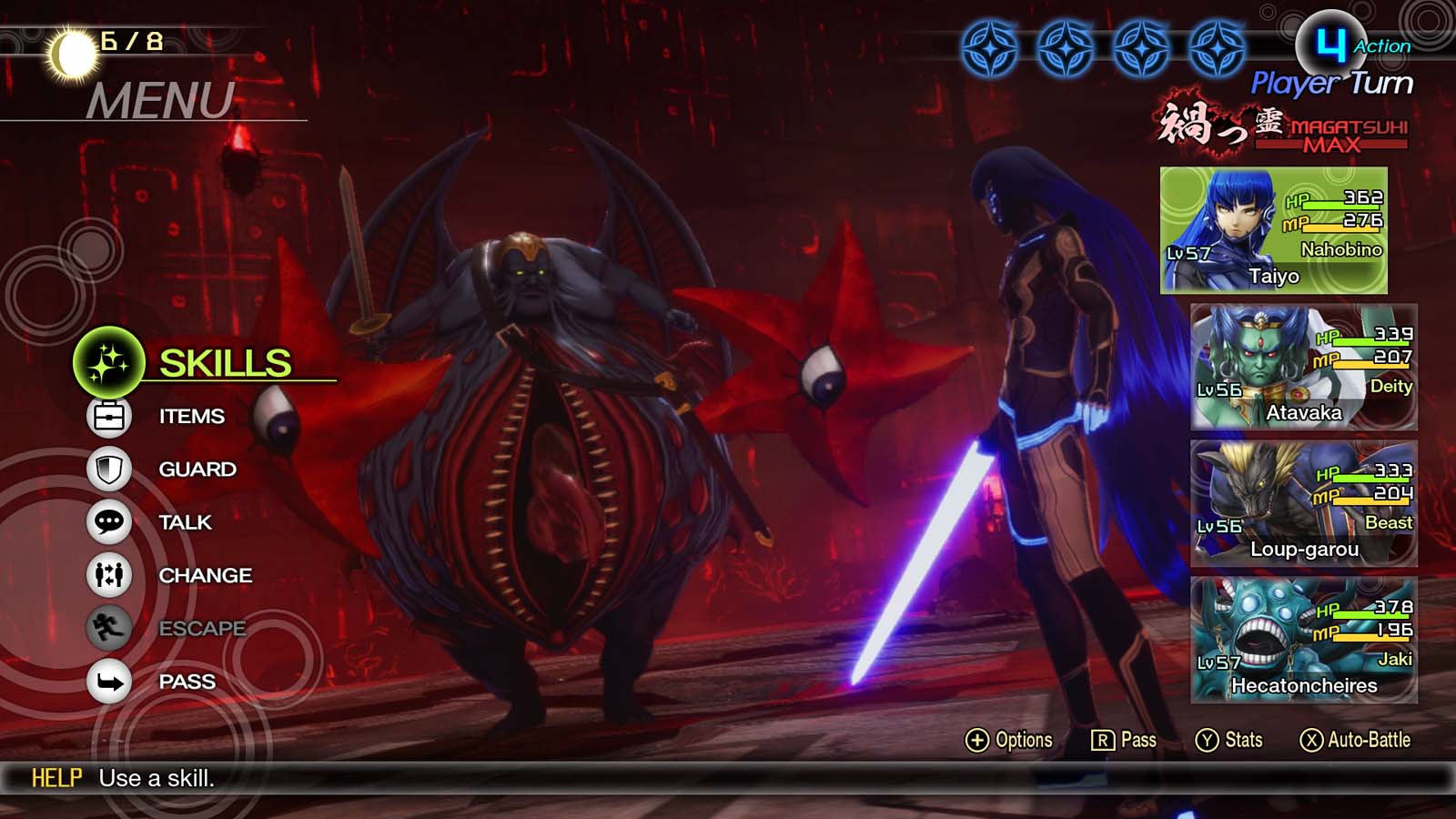Select the Escape running figure icon
This screenshot has width=1456, height=819.
pos(108,628)
